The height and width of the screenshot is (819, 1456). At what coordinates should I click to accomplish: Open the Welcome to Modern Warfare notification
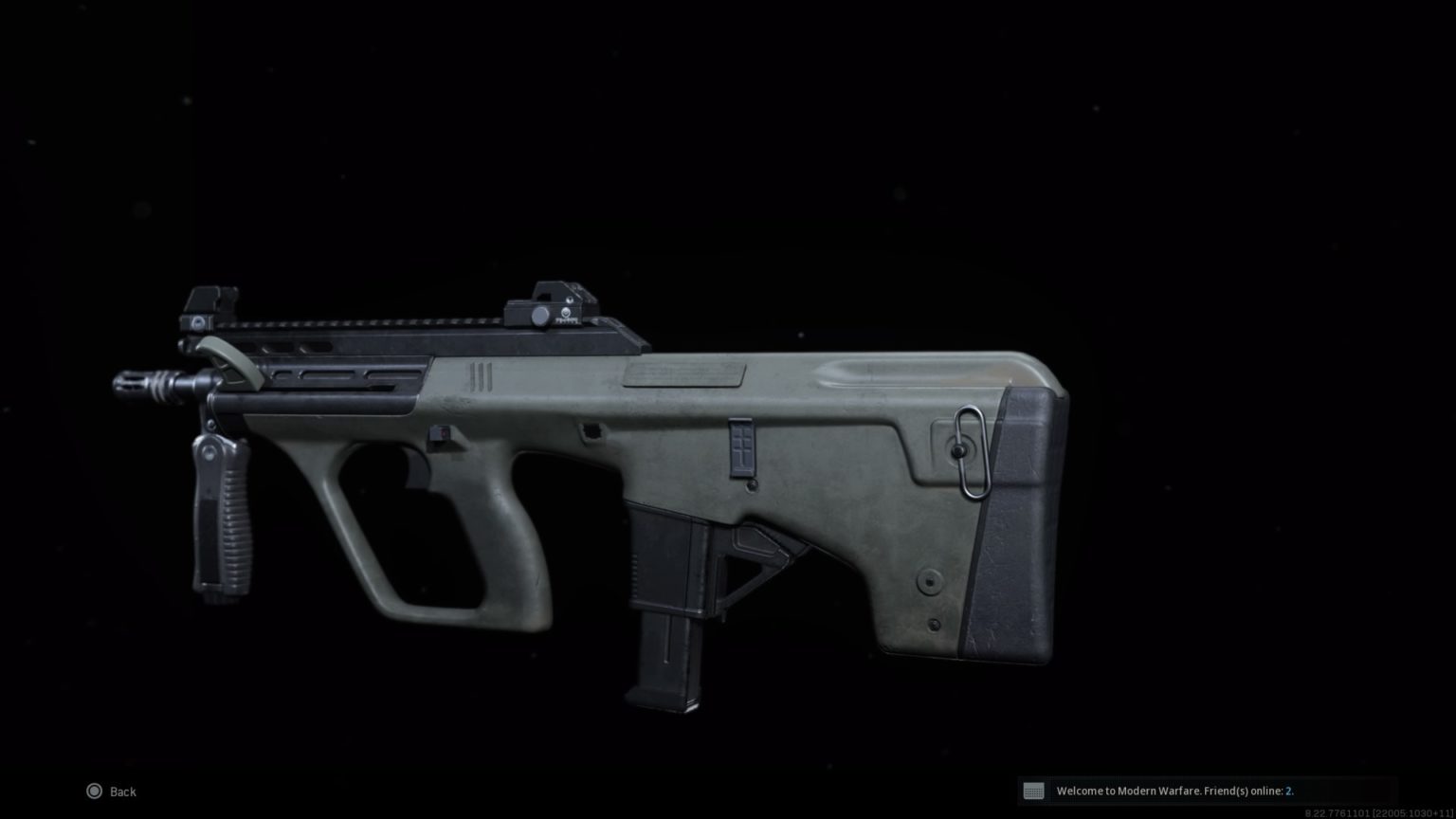1166,791
